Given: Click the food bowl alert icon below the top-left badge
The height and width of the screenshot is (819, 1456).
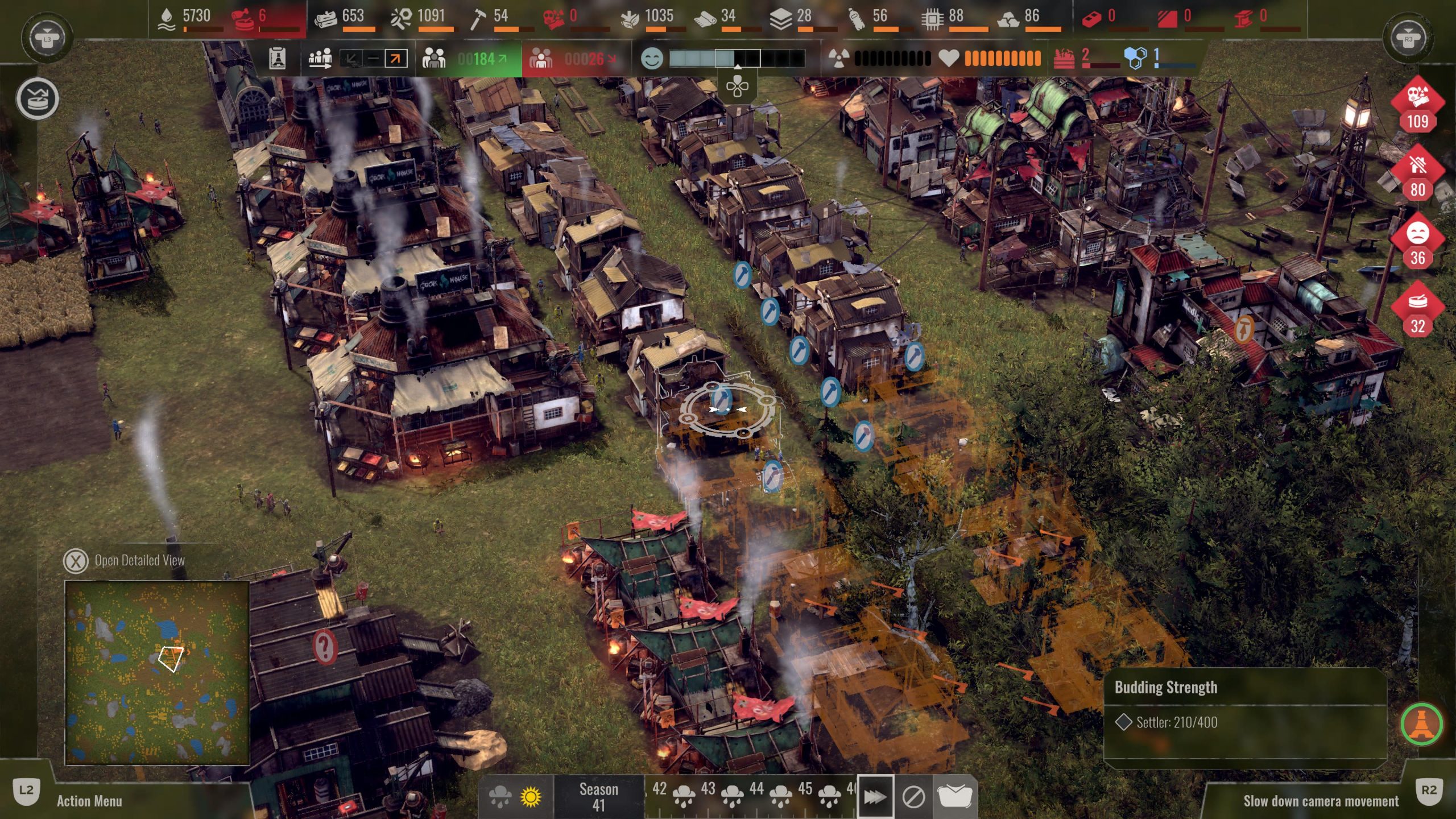Looking at the screenshot, I should [37, 99].
